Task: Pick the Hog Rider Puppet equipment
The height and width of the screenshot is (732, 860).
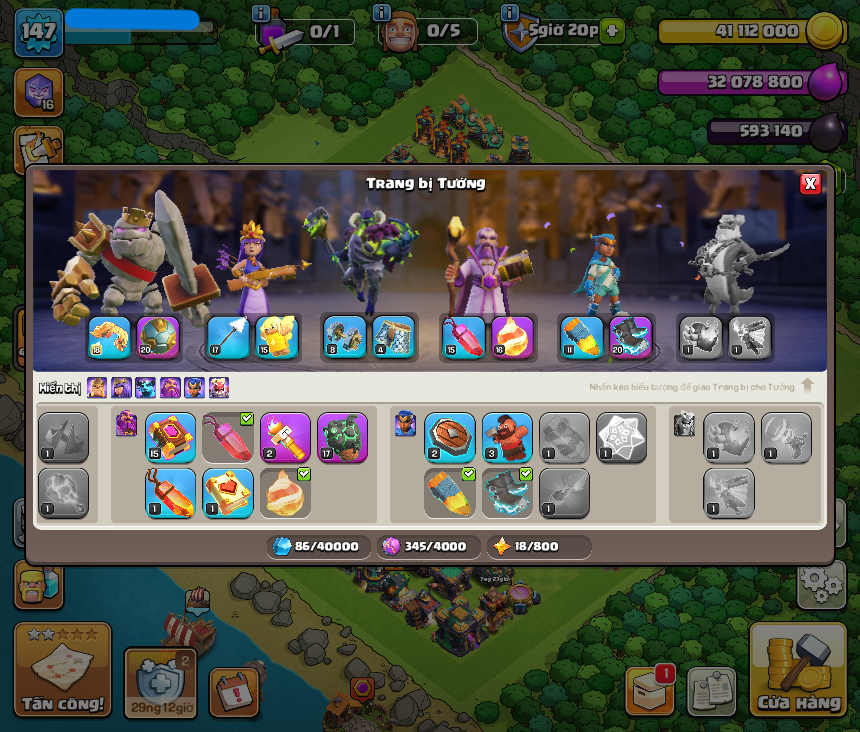Action: tap(507, 438)
